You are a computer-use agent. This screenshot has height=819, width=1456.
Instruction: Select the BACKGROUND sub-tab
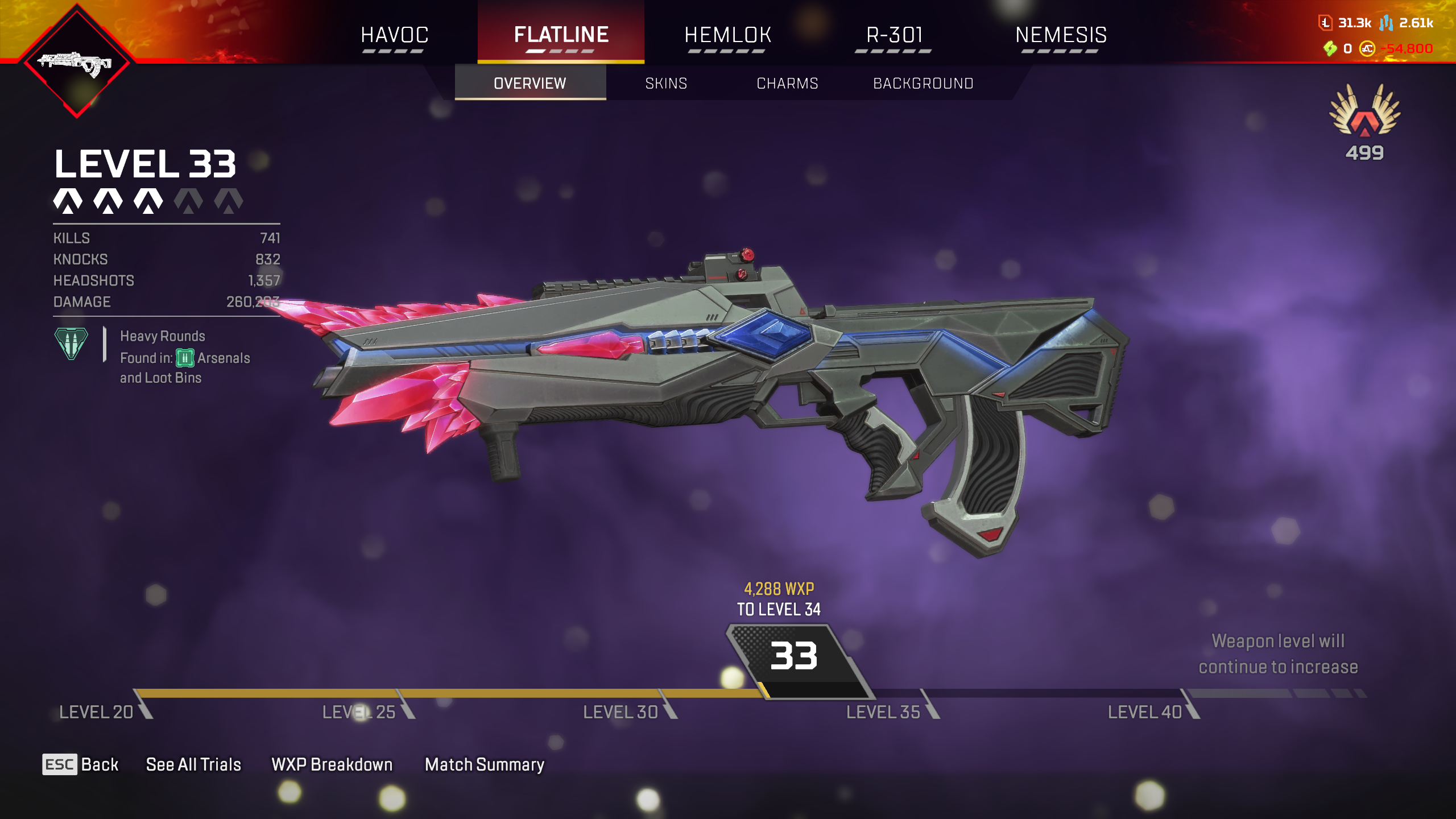point(923,84)
